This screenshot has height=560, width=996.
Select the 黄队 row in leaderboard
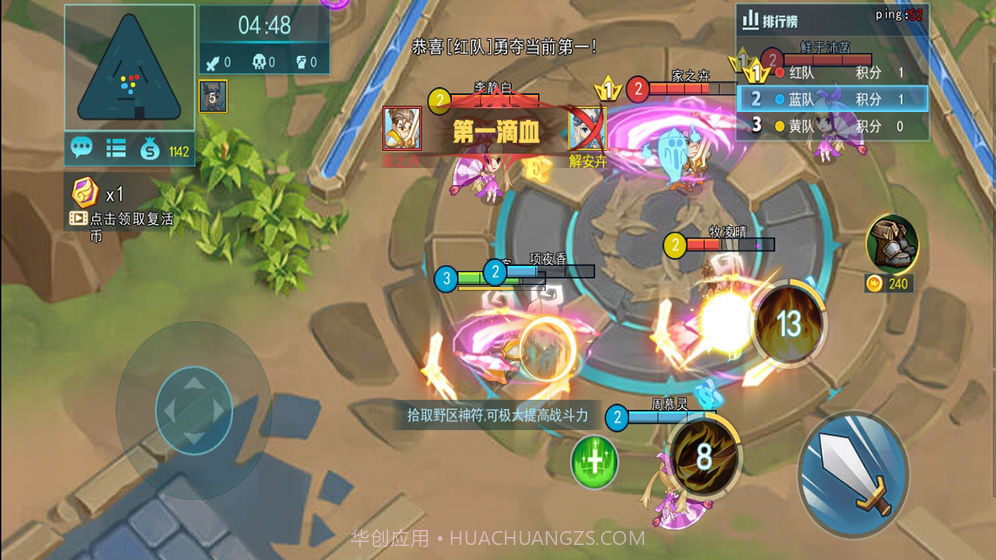pyautogui.click(x=832, y=126)
